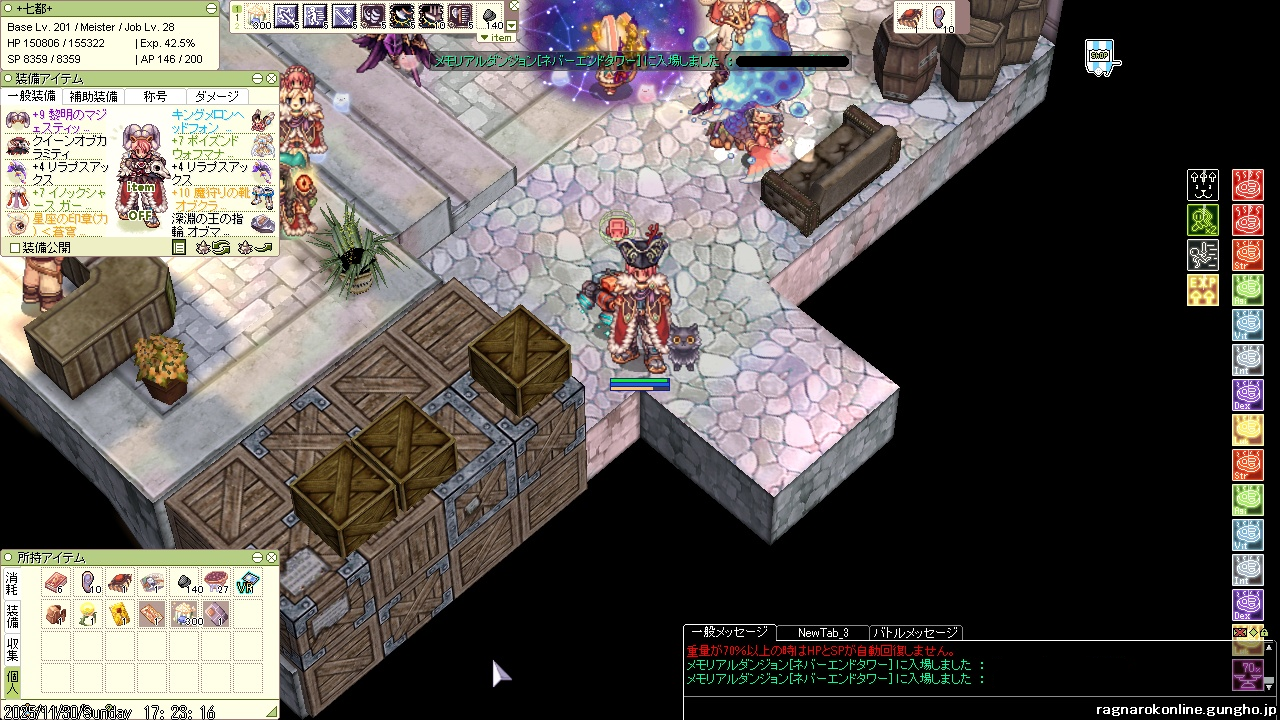Switch to the バトルメッセージ chat tab
1280x720 pixels.
pos(915,632)
